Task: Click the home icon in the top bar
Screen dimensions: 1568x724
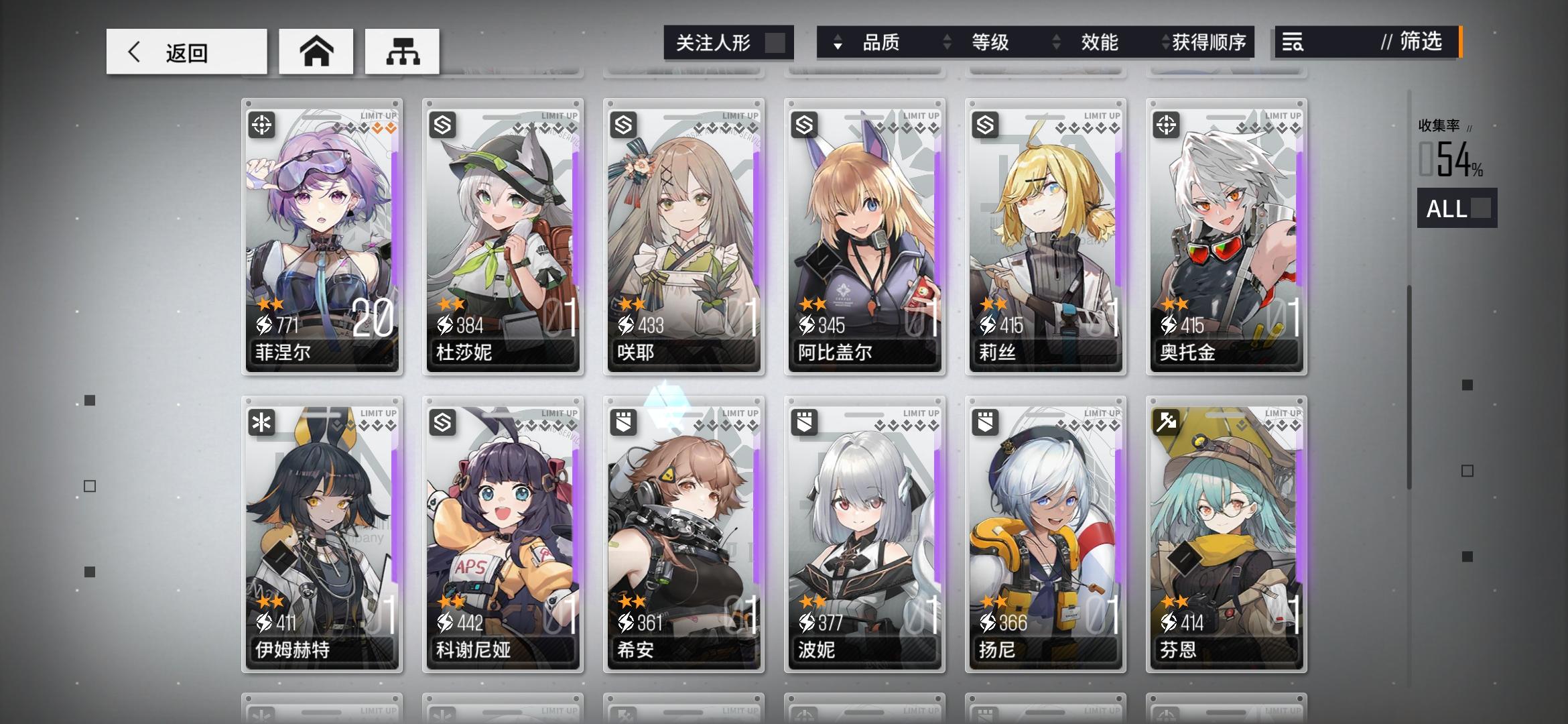Action: click(x=315, y=50)
